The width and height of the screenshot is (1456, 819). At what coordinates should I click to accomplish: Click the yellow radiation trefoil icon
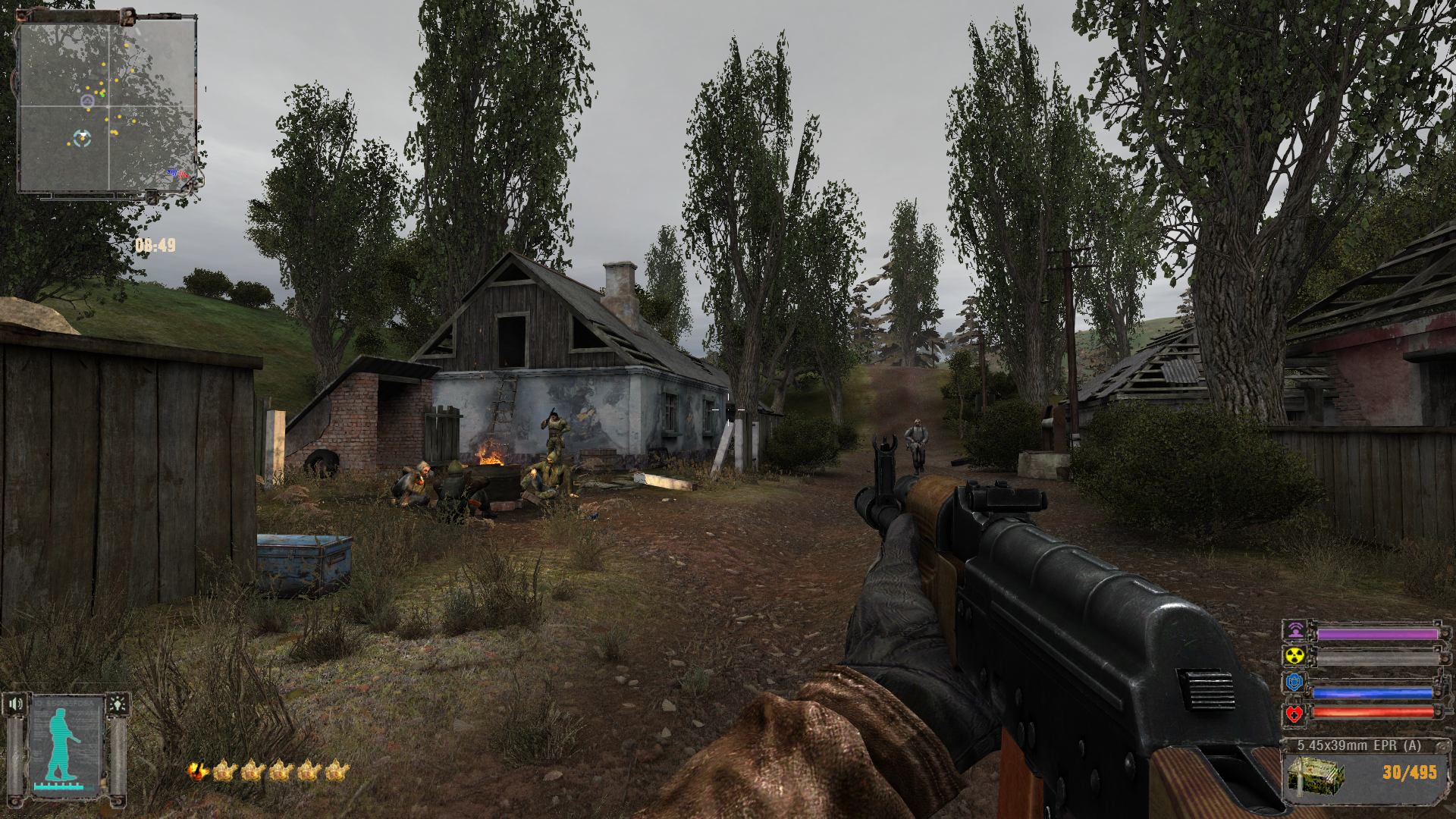coord(1294,657)
